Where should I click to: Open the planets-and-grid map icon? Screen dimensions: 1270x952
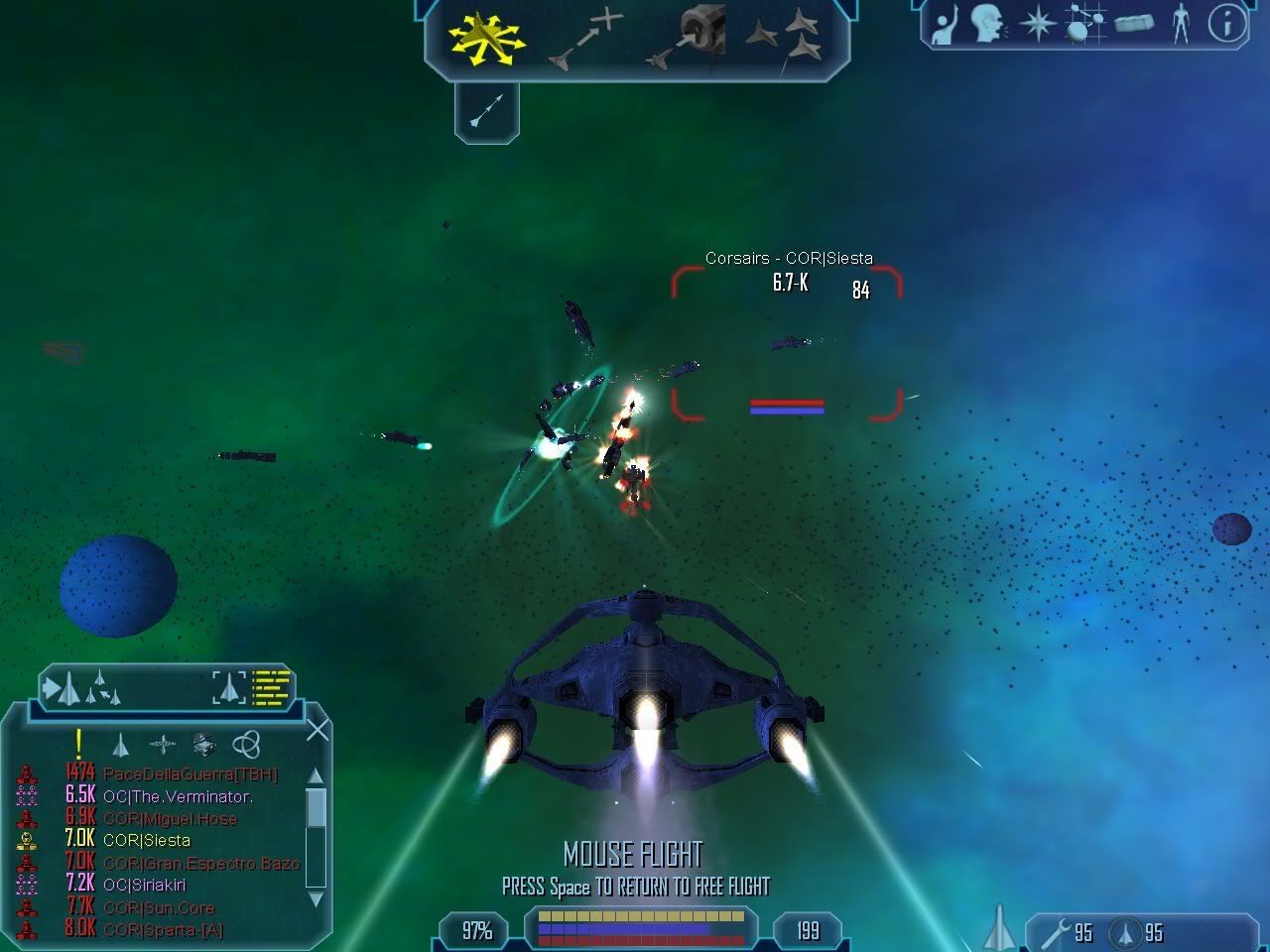(1084, 24)
